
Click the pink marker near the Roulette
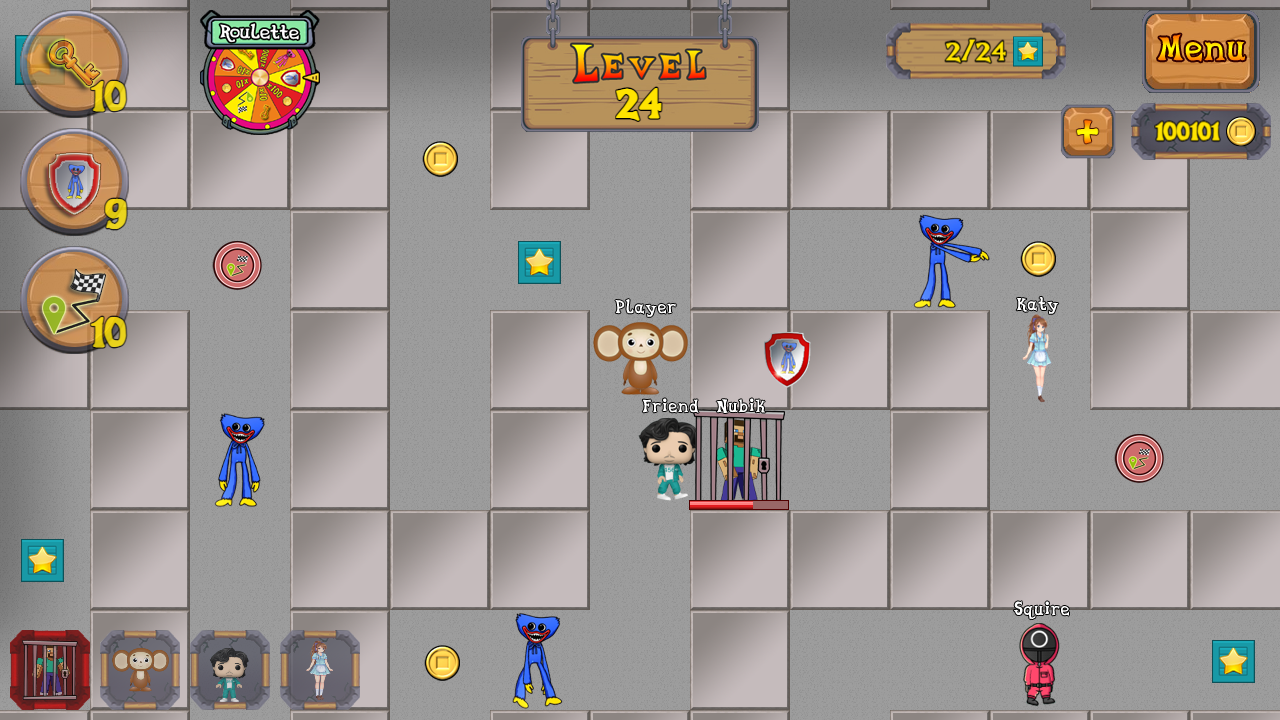pos(238,265)
